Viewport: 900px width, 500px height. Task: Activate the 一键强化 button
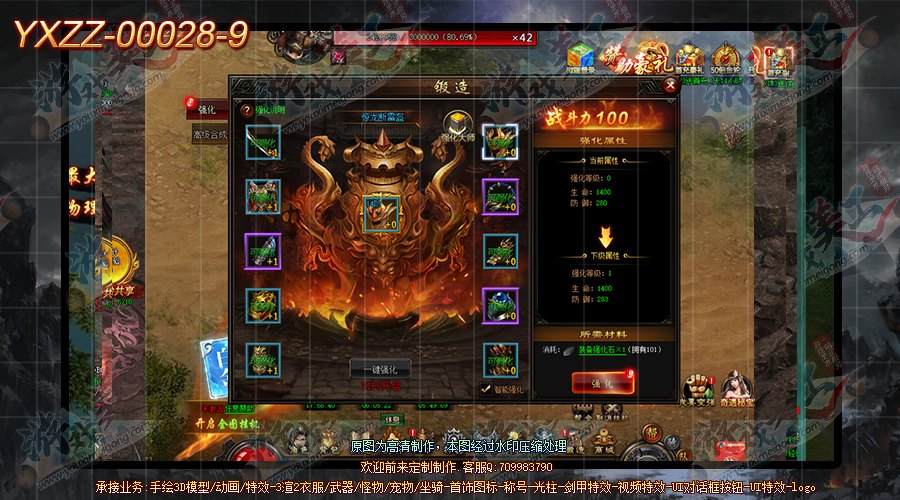click(x=380, y=368)
